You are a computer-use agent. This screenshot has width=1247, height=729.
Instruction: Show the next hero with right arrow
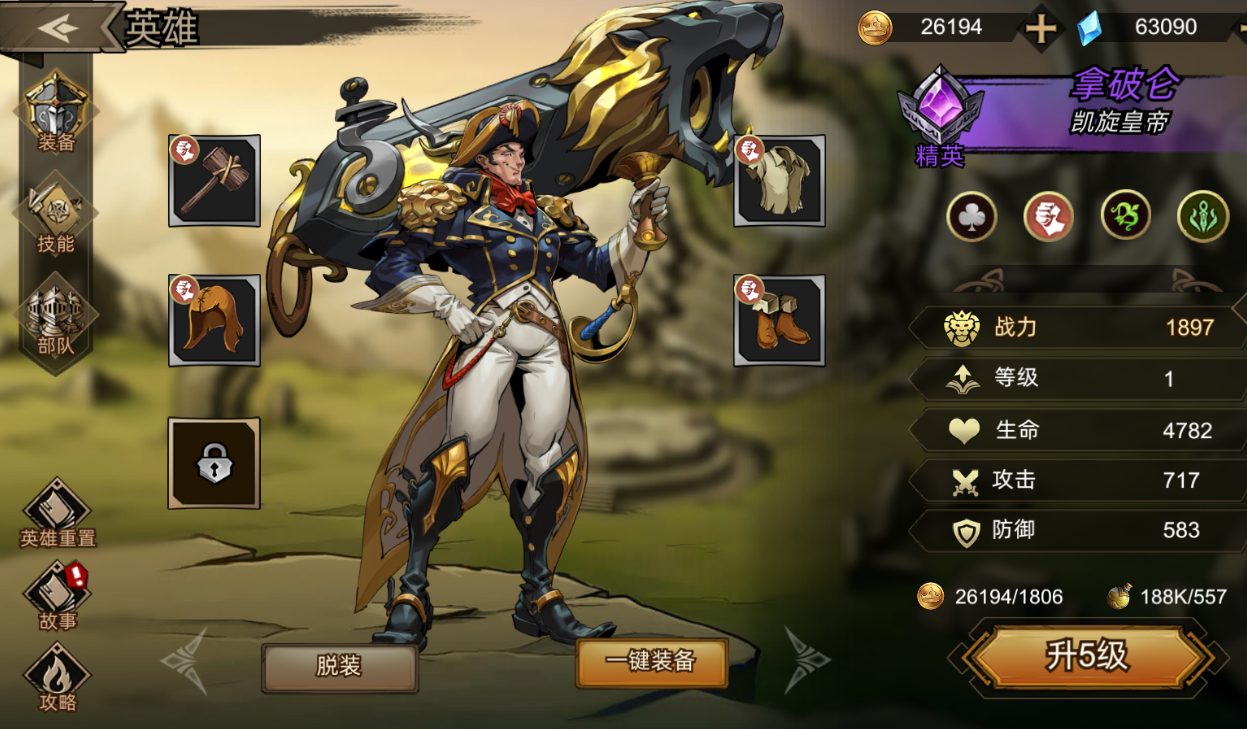(806, 660)
